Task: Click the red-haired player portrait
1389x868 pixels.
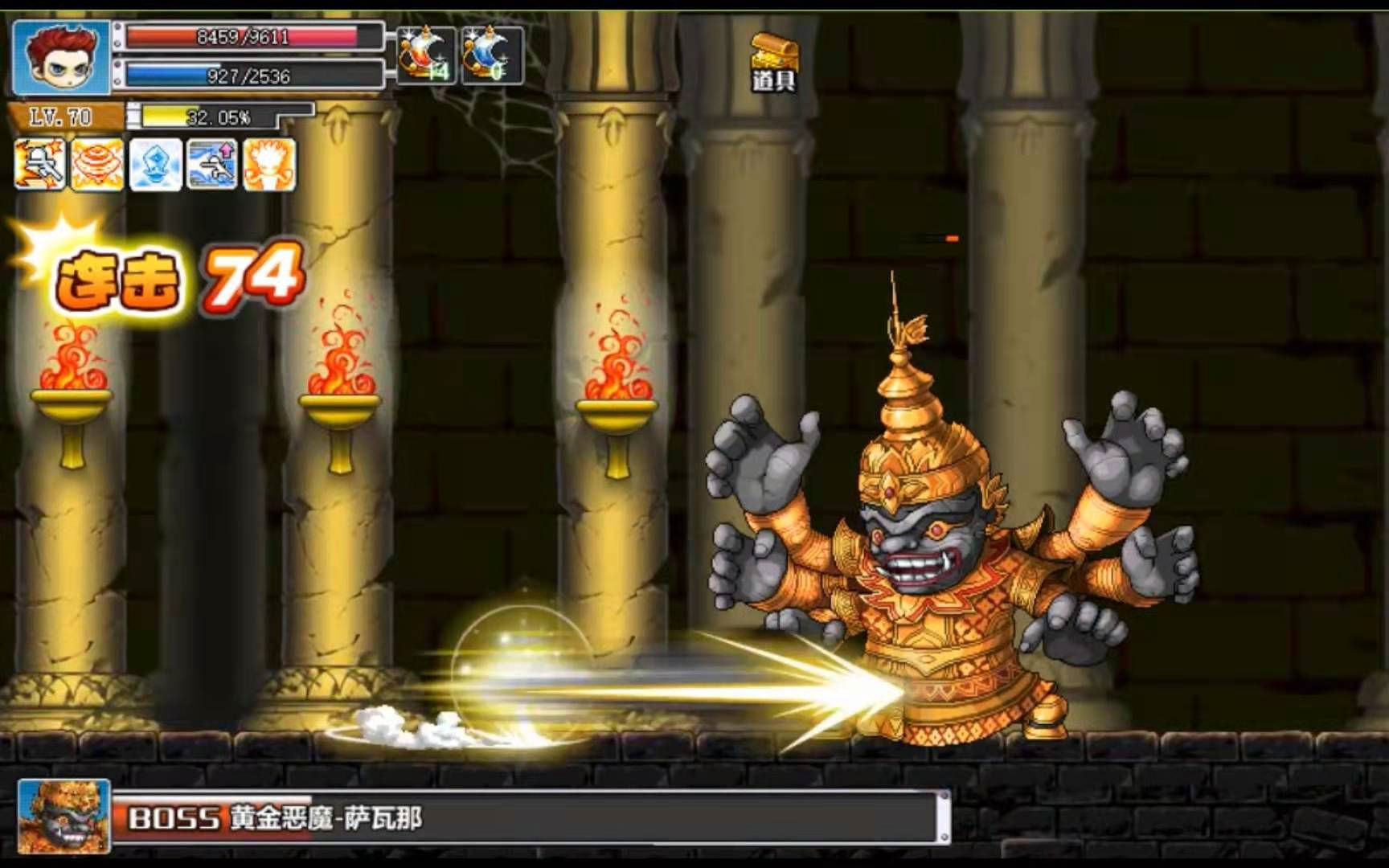Action: 61,57
